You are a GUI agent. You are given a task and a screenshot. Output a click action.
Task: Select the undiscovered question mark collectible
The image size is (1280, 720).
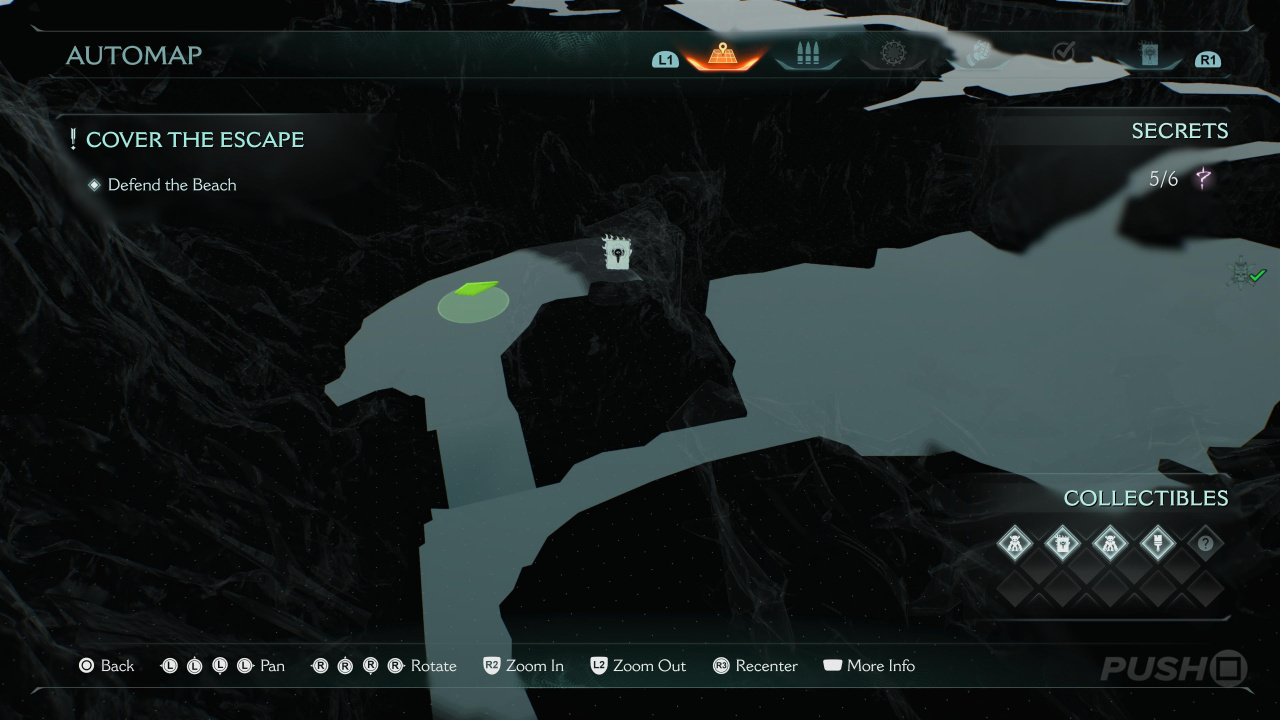click(x=1205, y=544)
